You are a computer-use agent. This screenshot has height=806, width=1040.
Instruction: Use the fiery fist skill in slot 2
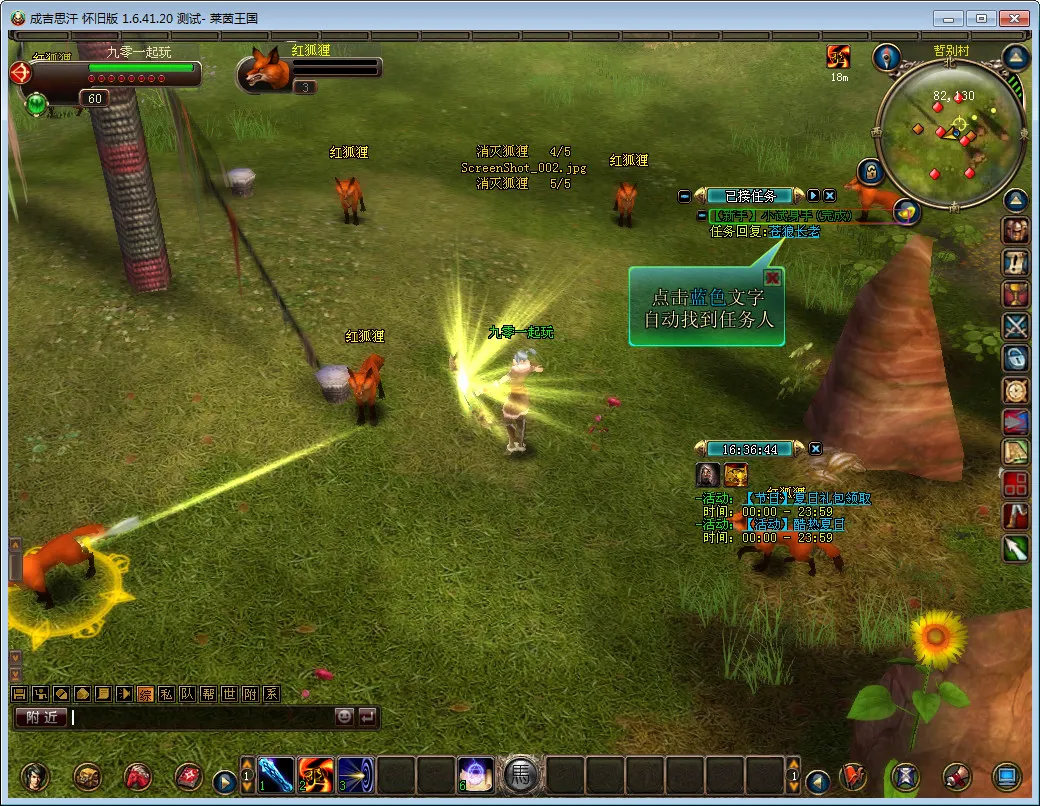(x=316, y=775)
